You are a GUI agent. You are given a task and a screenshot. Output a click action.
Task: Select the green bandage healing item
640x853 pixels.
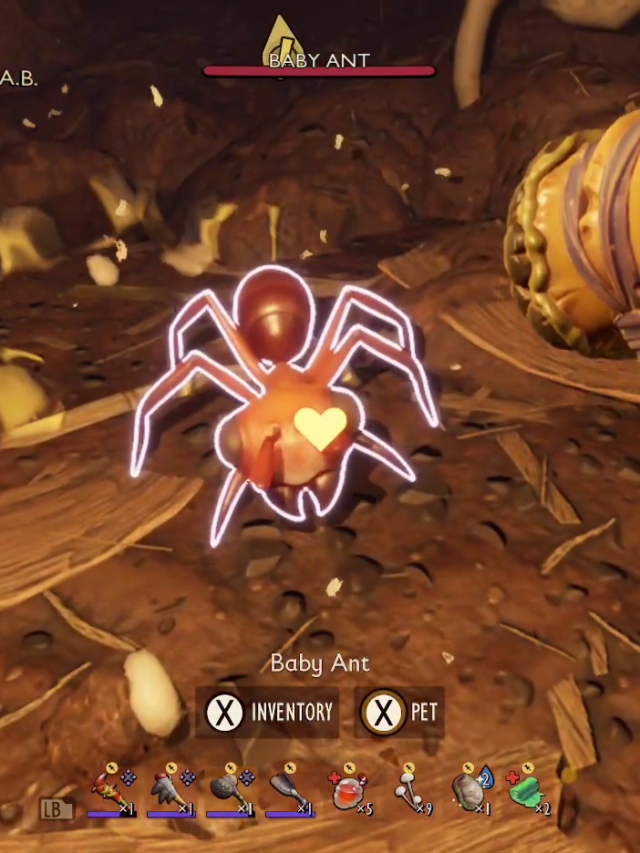526,791
